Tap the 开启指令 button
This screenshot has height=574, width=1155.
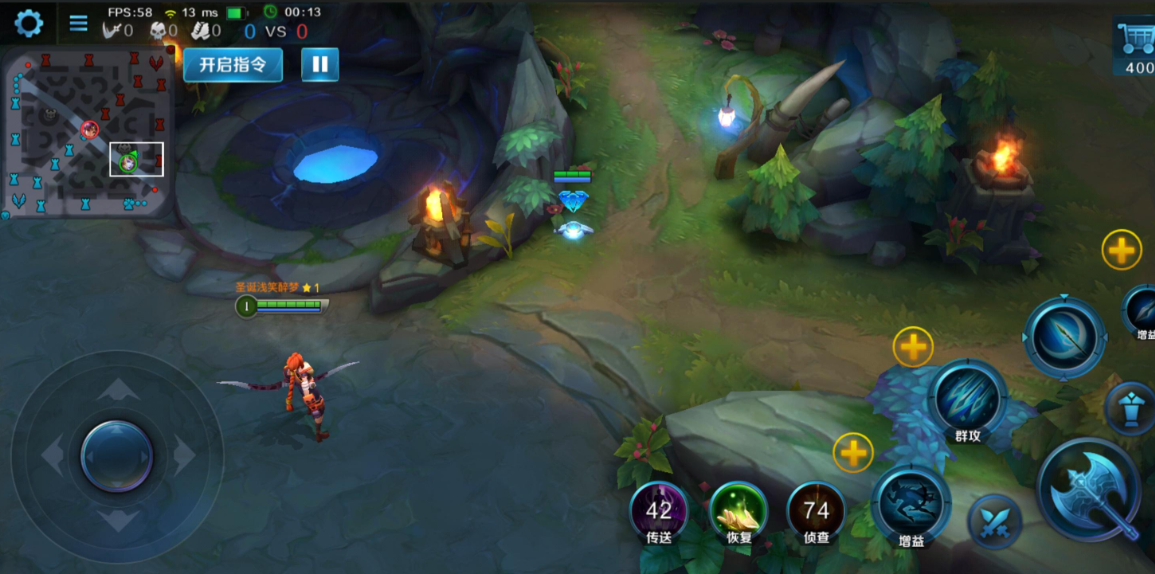pyautogui.click(x=233, y=65)
